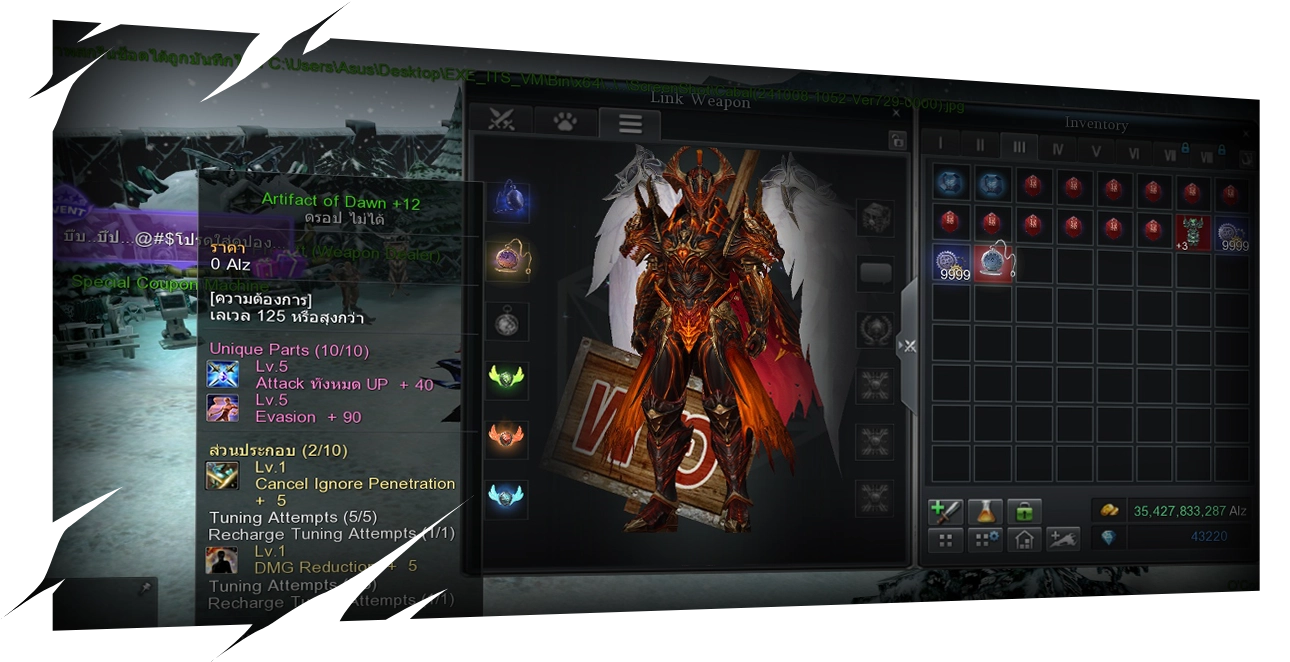This screenshot has height=662, width=1290.
Task: Switch to the crossed swords equipment tab
Action: (501, 121)
